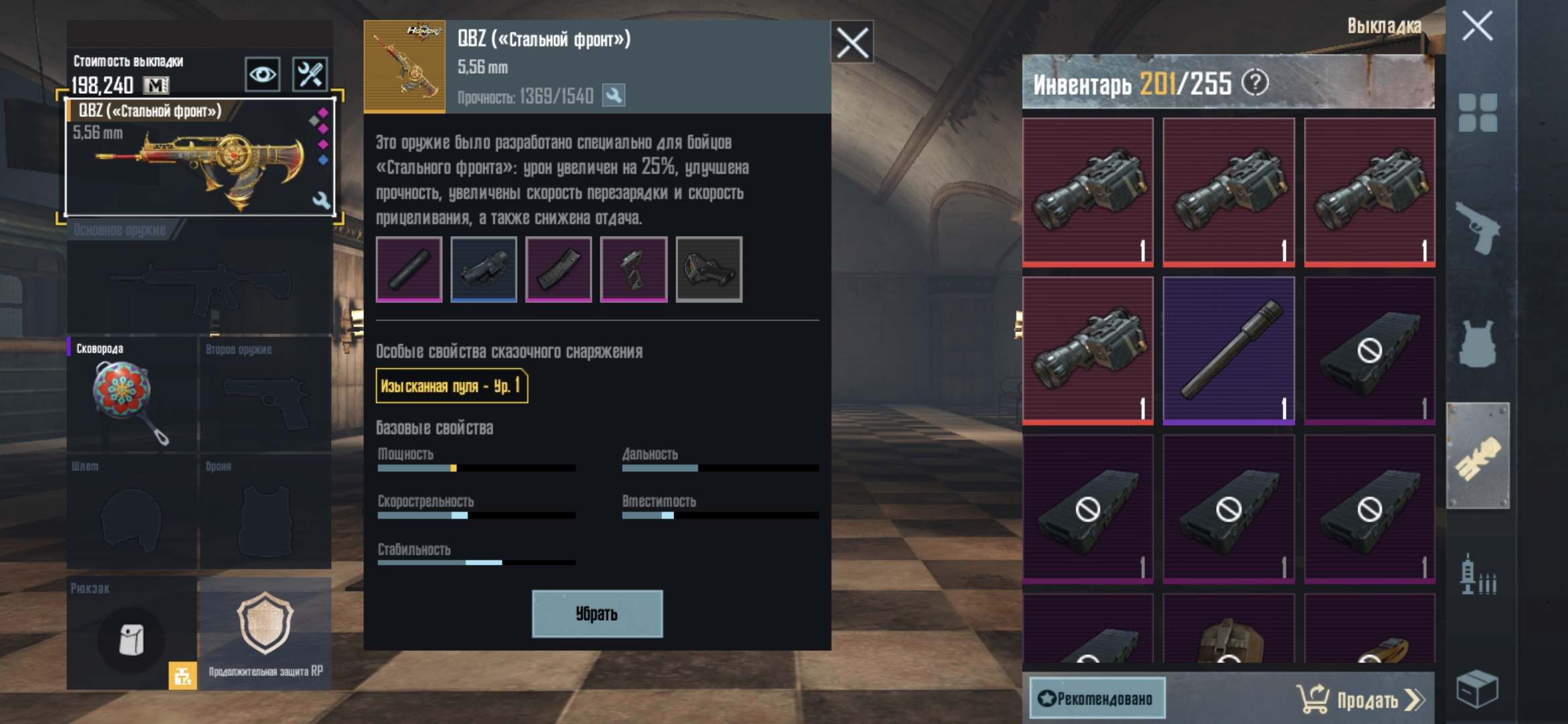Select the grey stock attachment slot
The width and height of the screenshot is (1568, 724).
point(709,269)
